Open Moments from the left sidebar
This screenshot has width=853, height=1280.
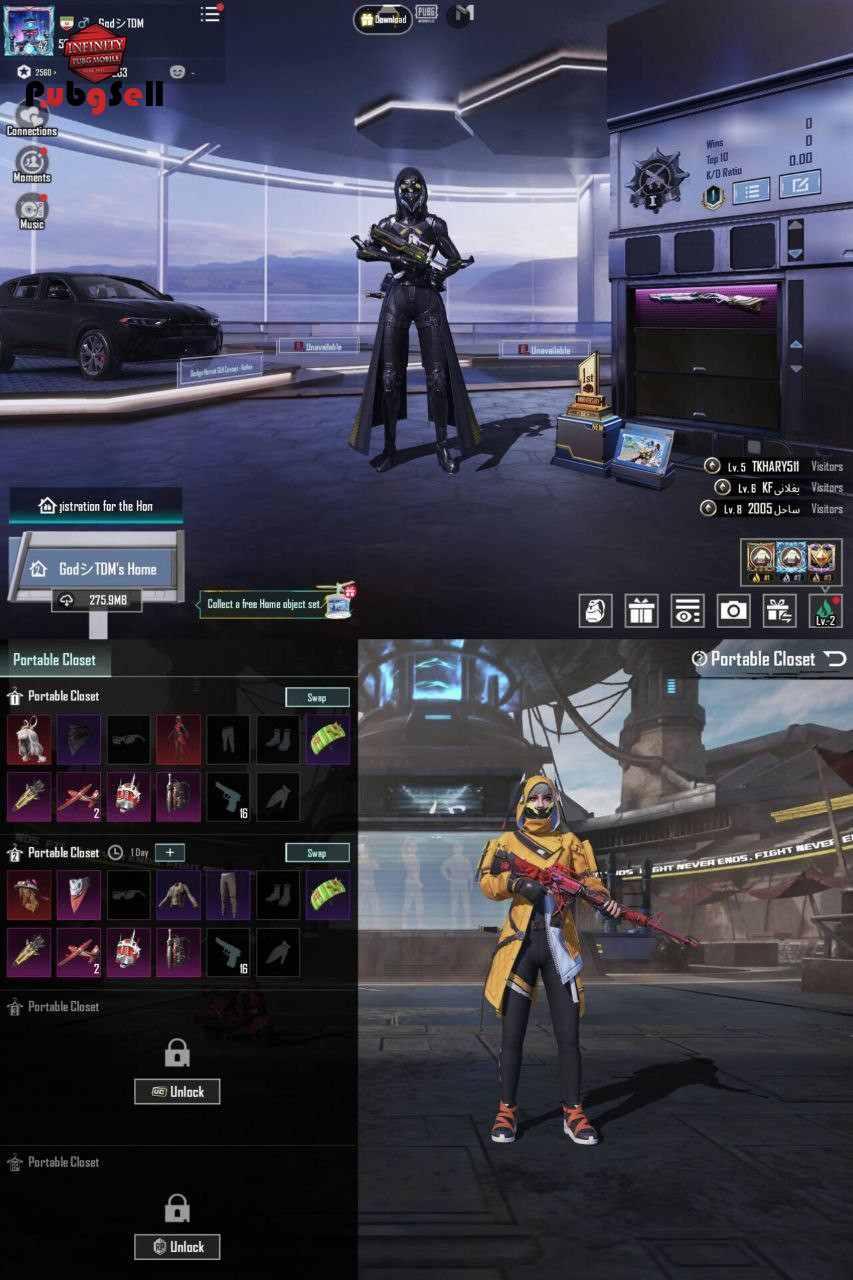pyautogui.click(x=31, y=163)
